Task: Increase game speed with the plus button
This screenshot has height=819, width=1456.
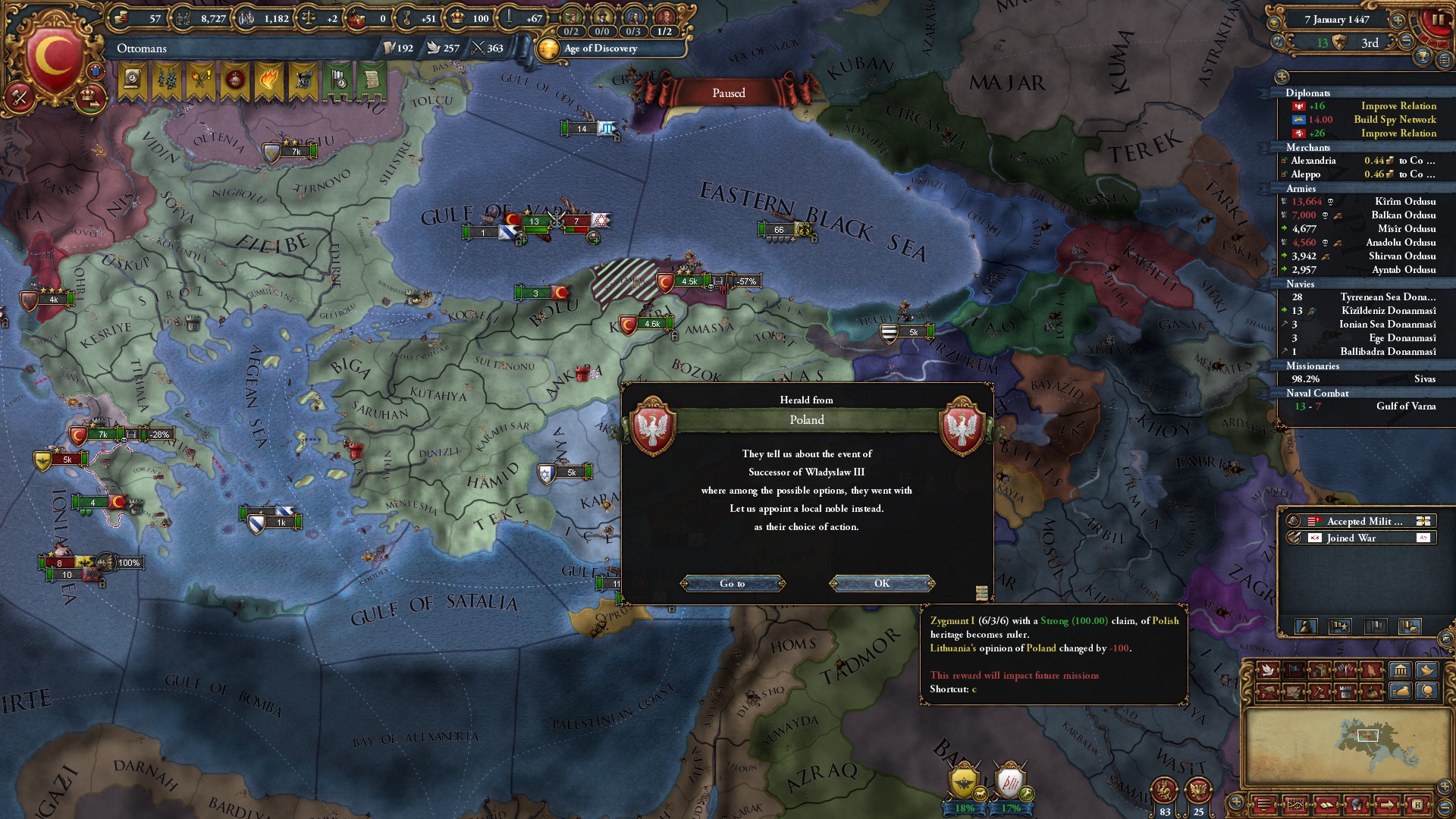Action: 1398,20
